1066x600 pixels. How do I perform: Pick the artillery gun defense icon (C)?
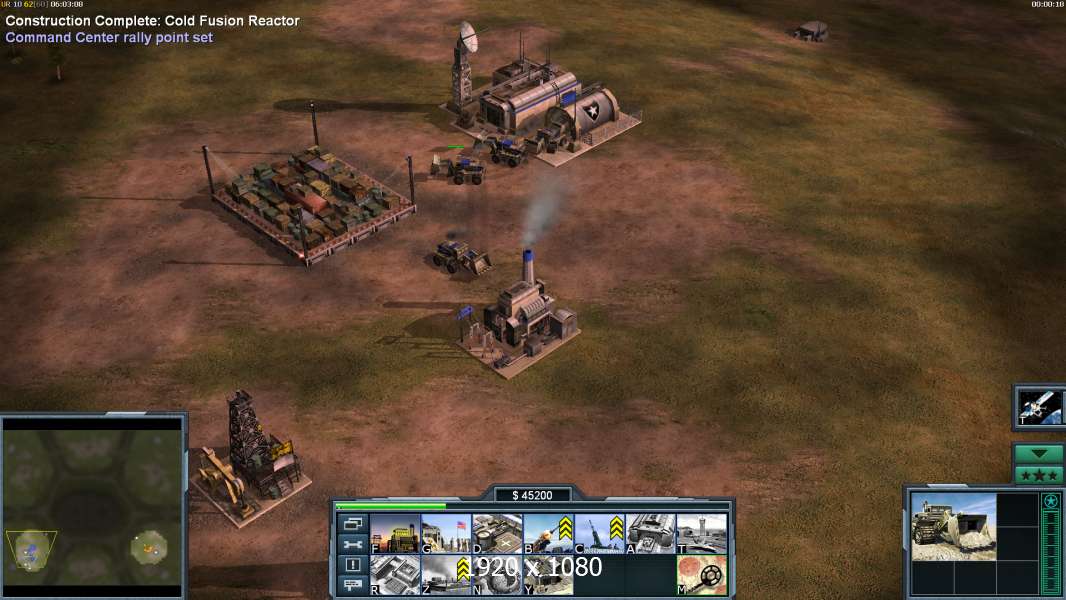[x=599, y=534]
